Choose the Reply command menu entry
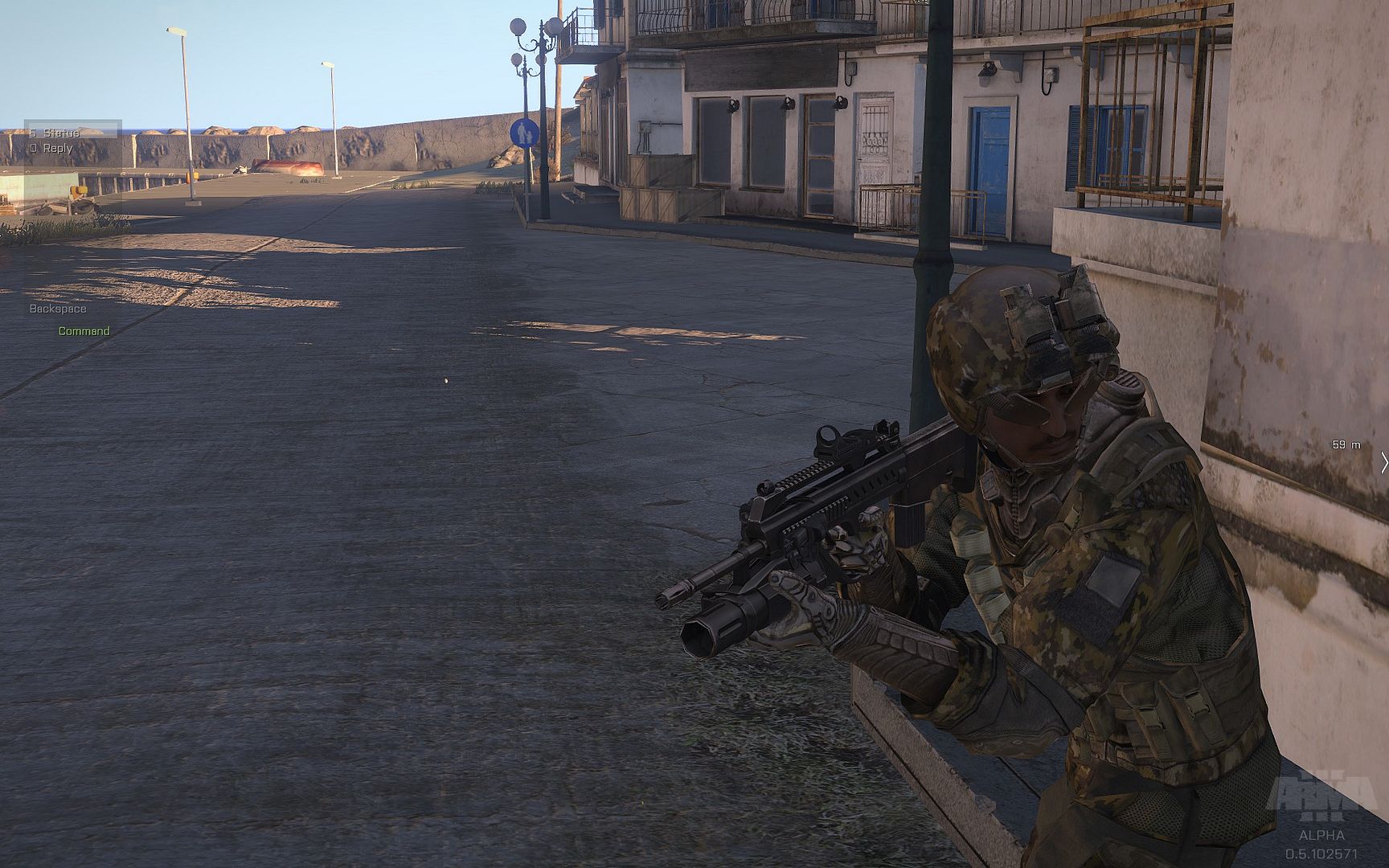 pos(57,148)
